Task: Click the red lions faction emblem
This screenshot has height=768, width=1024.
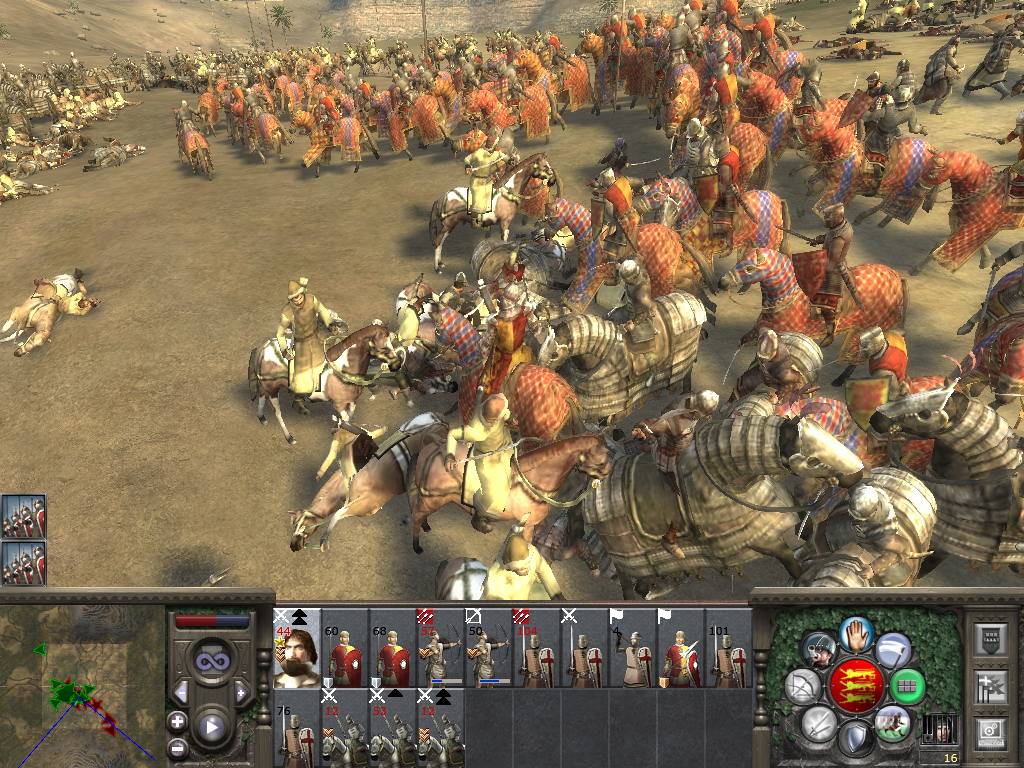Action: click(x=856, y=686)
